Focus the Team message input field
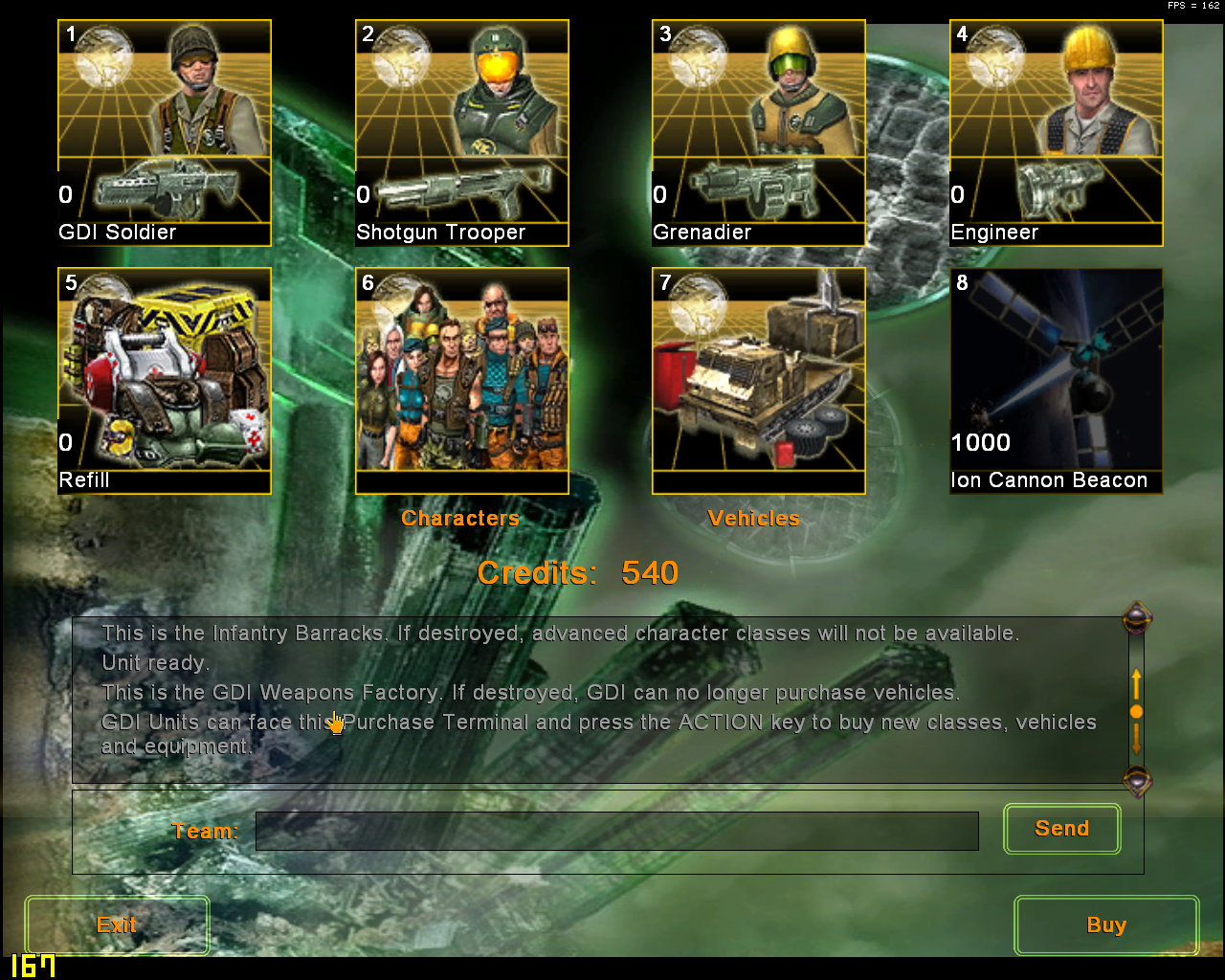This screenshot has height=980, width=1225. click(x=616, y=831)
